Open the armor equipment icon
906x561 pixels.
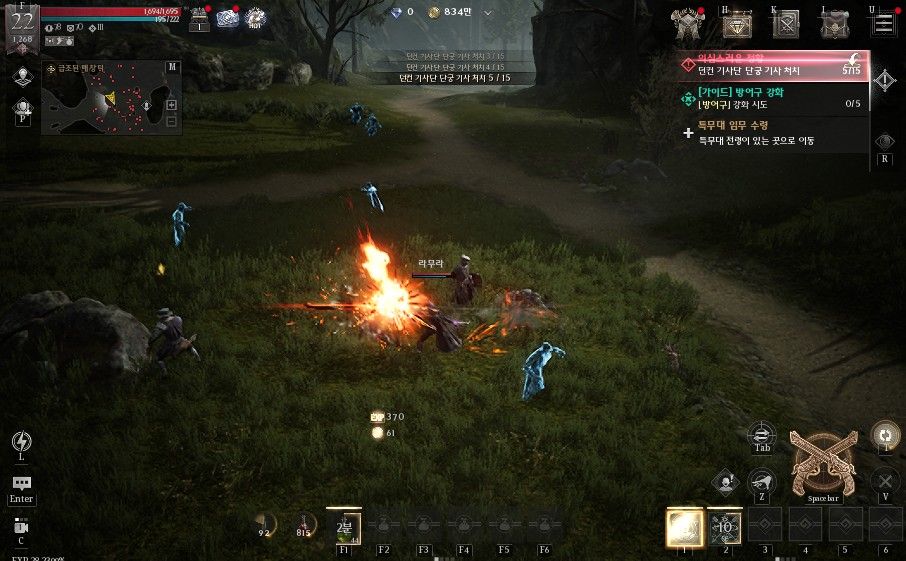coord(689,23)
